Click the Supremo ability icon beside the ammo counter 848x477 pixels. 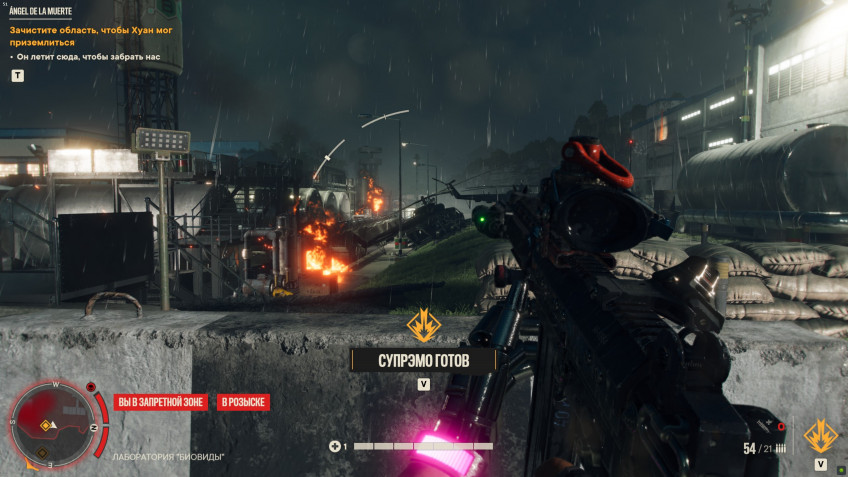pyautogui.click(x=820, y=436)
